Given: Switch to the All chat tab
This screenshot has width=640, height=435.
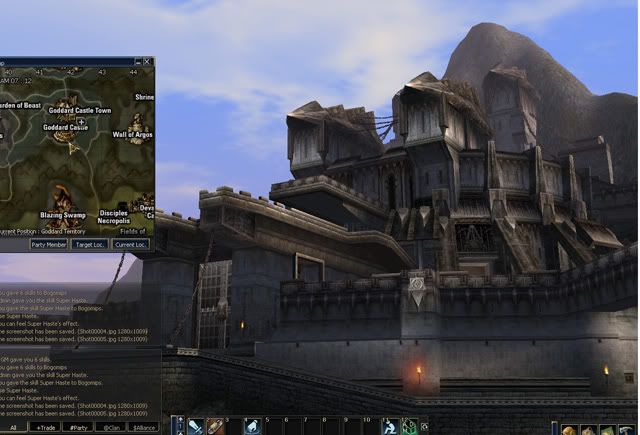Looking at the screenshot, I should [13, 427].
